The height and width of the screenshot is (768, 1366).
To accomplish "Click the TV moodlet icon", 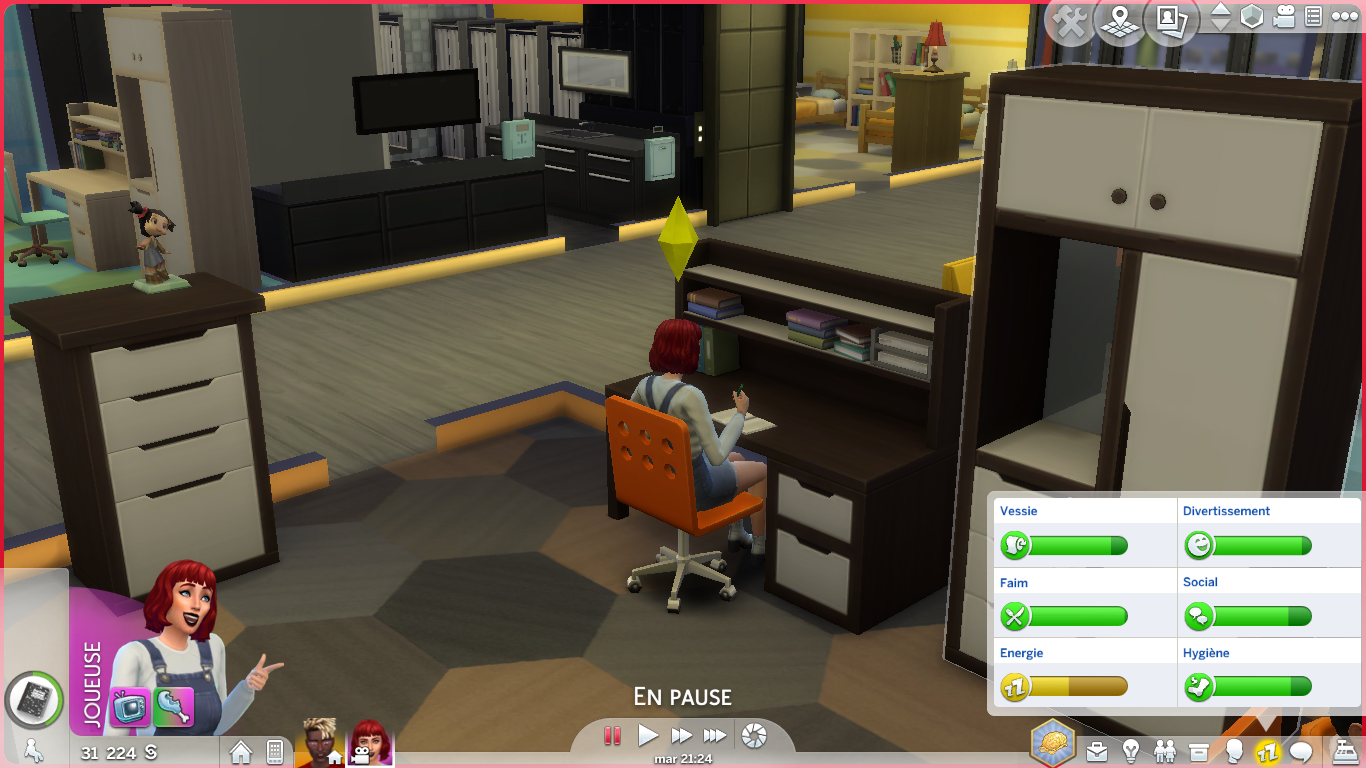I will tap(130, 706).
